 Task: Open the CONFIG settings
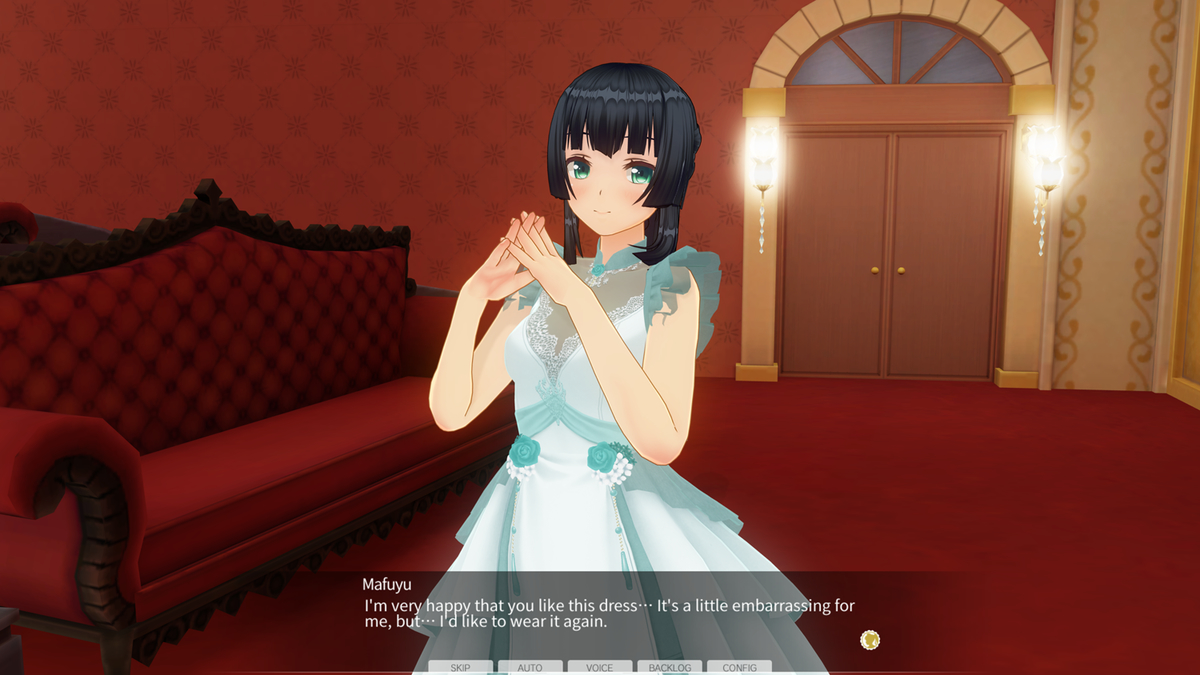pos(740,667)
